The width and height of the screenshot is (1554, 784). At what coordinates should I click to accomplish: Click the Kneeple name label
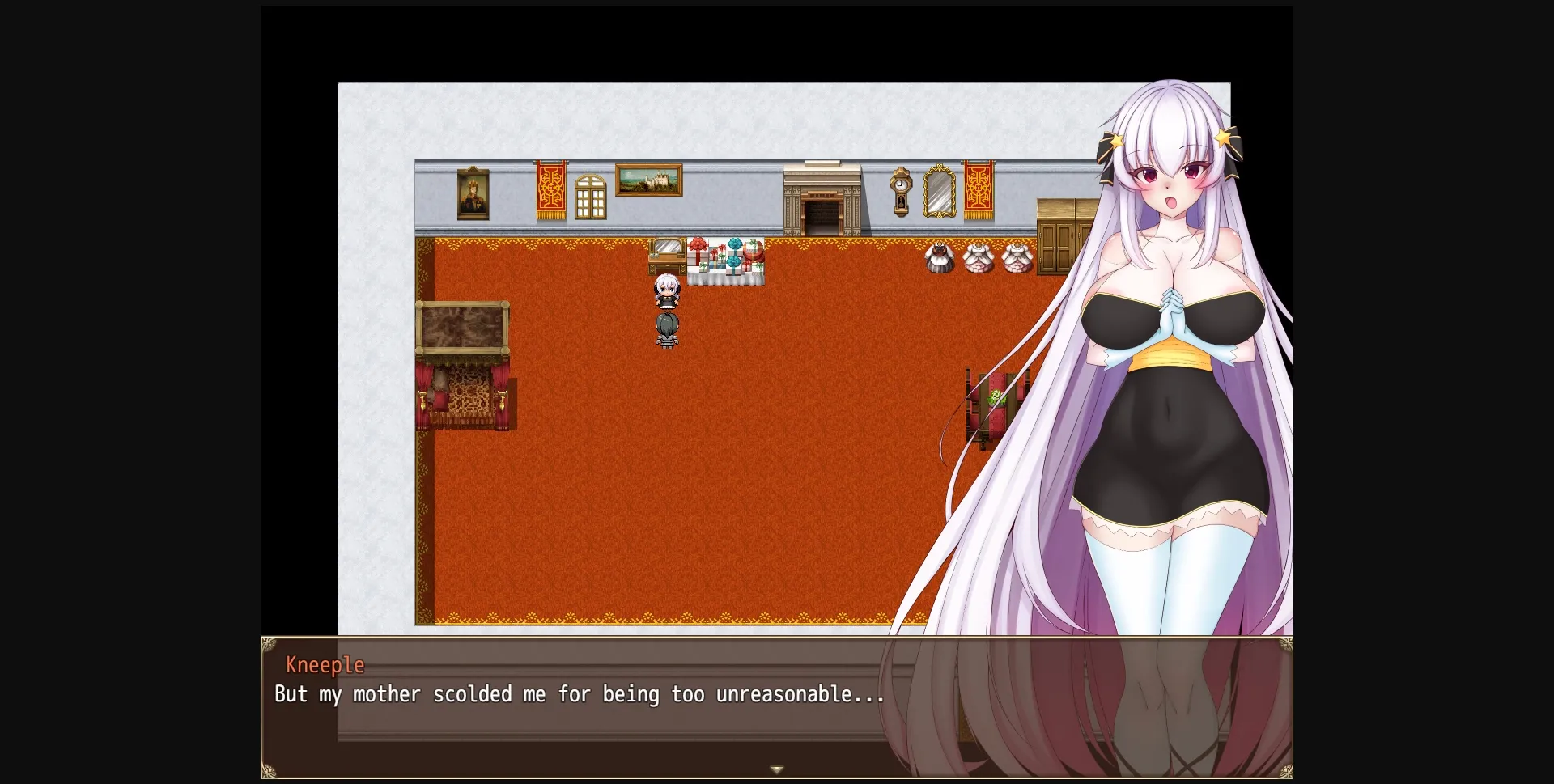pyautogui.click(x=325, y=663)
